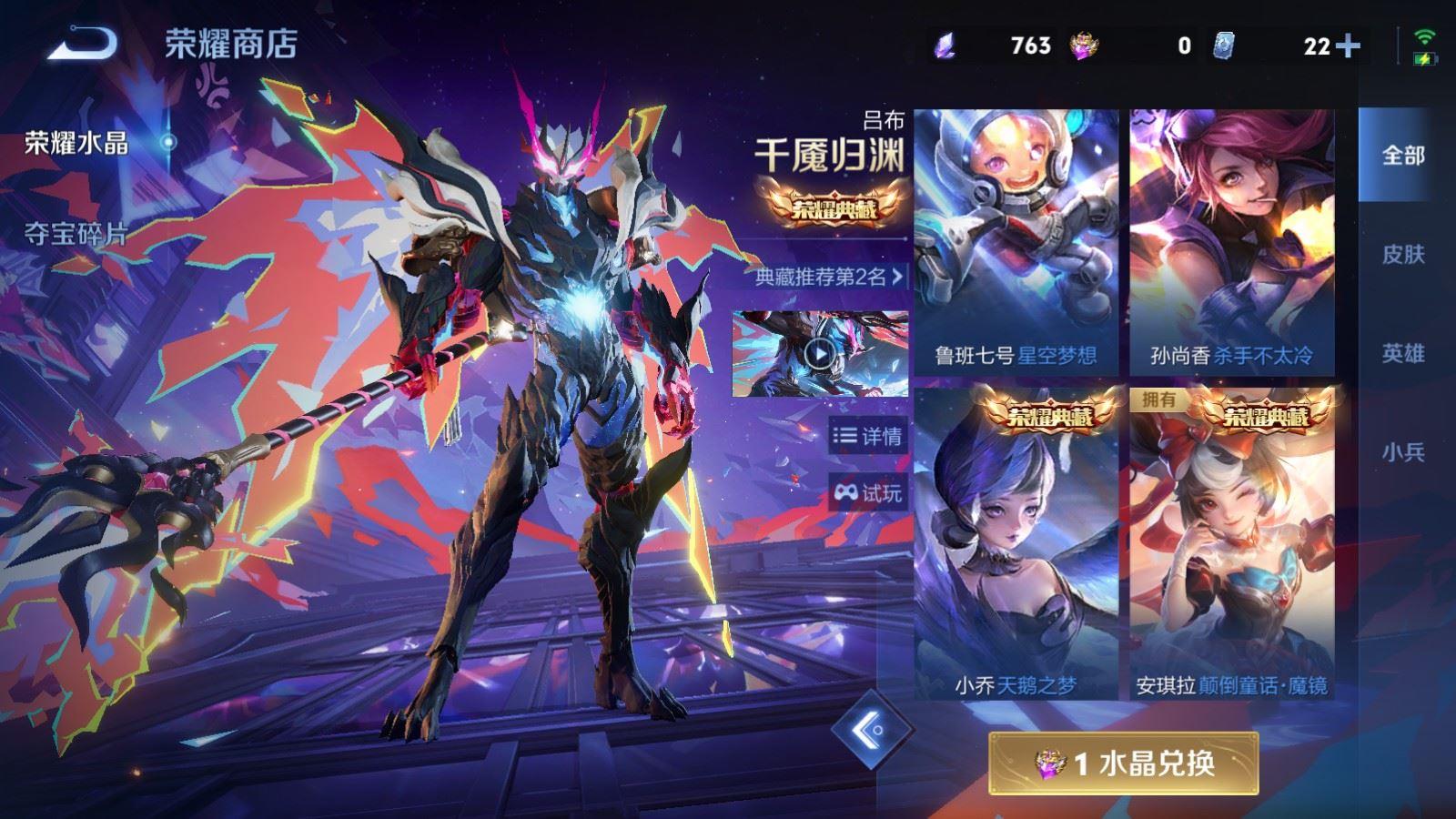Play the skin preview video
Screen dimensions: 1456x819
(822, 355)
